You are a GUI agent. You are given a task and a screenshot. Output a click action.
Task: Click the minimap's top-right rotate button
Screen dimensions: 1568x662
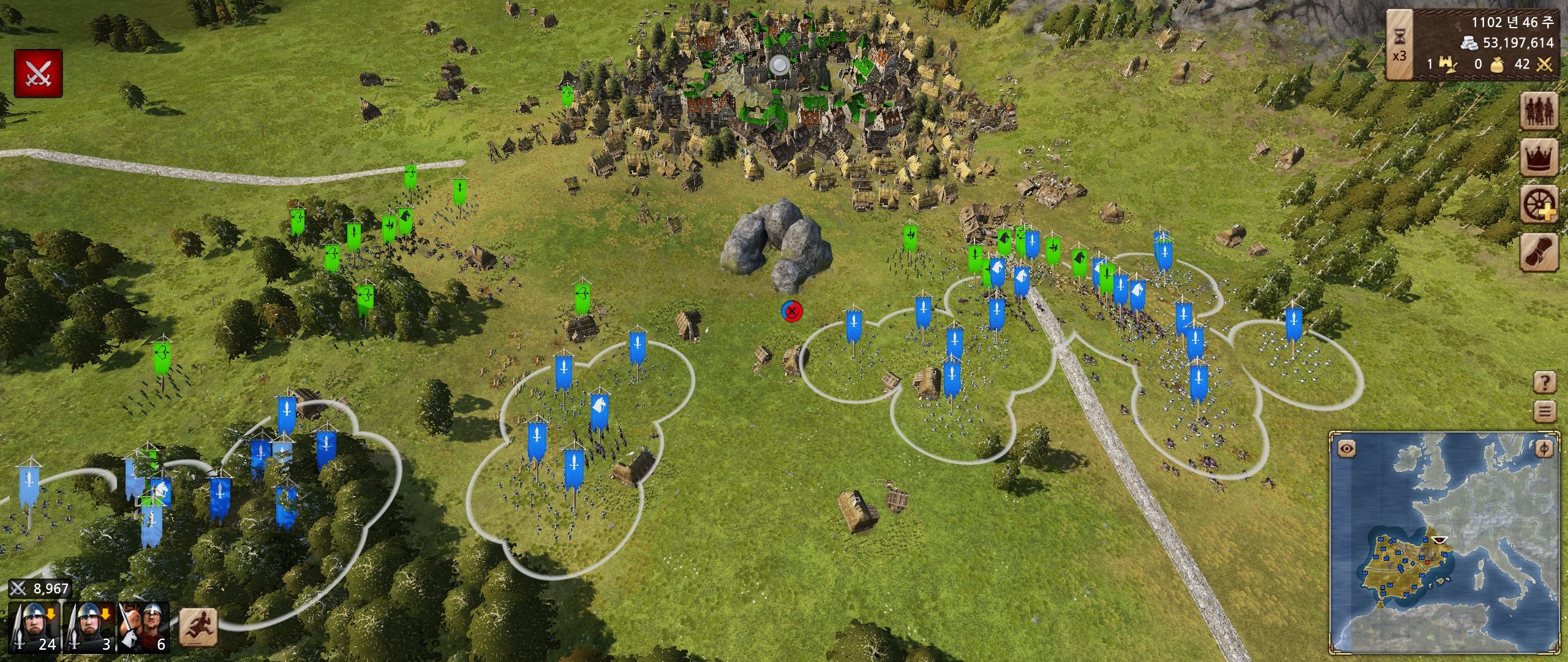point(1543,449)
